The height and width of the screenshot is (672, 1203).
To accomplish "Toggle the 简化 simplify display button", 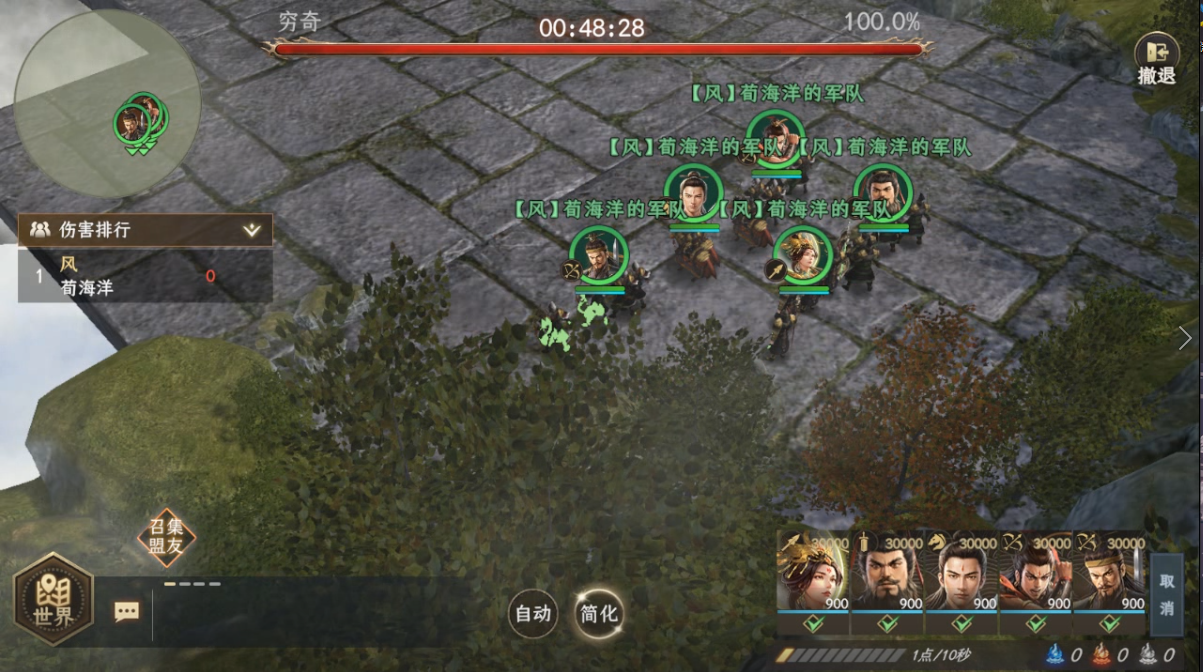I will click(x=599, y=613).
